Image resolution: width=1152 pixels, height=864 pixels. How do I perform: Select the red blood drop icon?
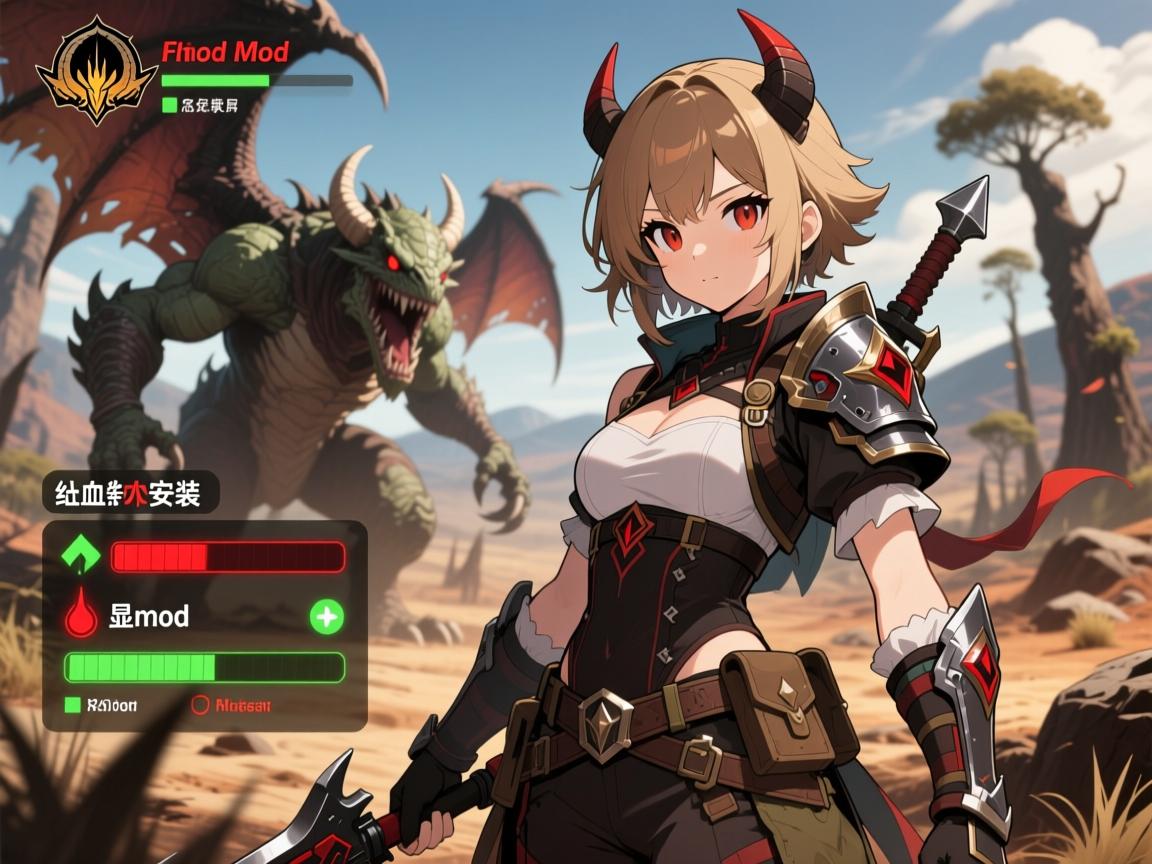(81, 616)
